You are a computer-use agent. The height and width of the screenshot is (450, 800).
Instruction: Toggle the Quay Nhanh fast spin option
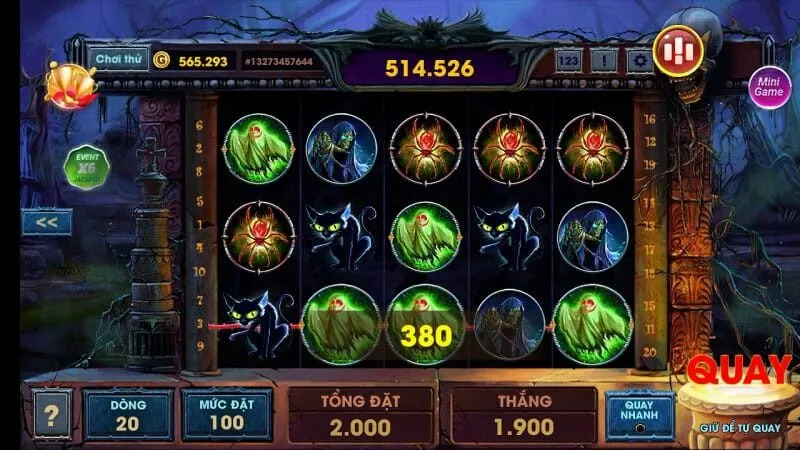[637, 413]
